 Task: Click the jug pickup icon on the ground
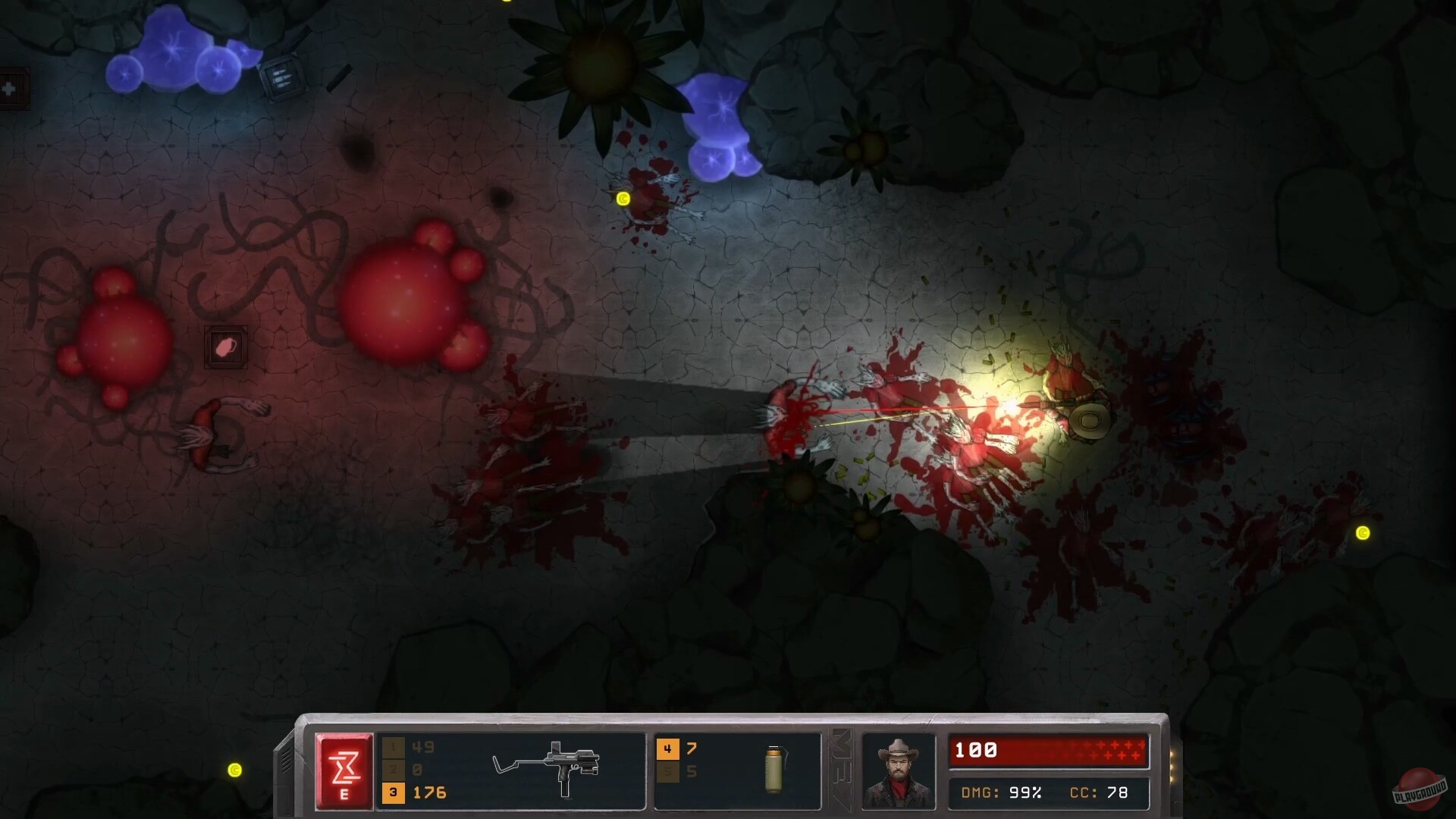pyautogui.click(x=225, y=346)
